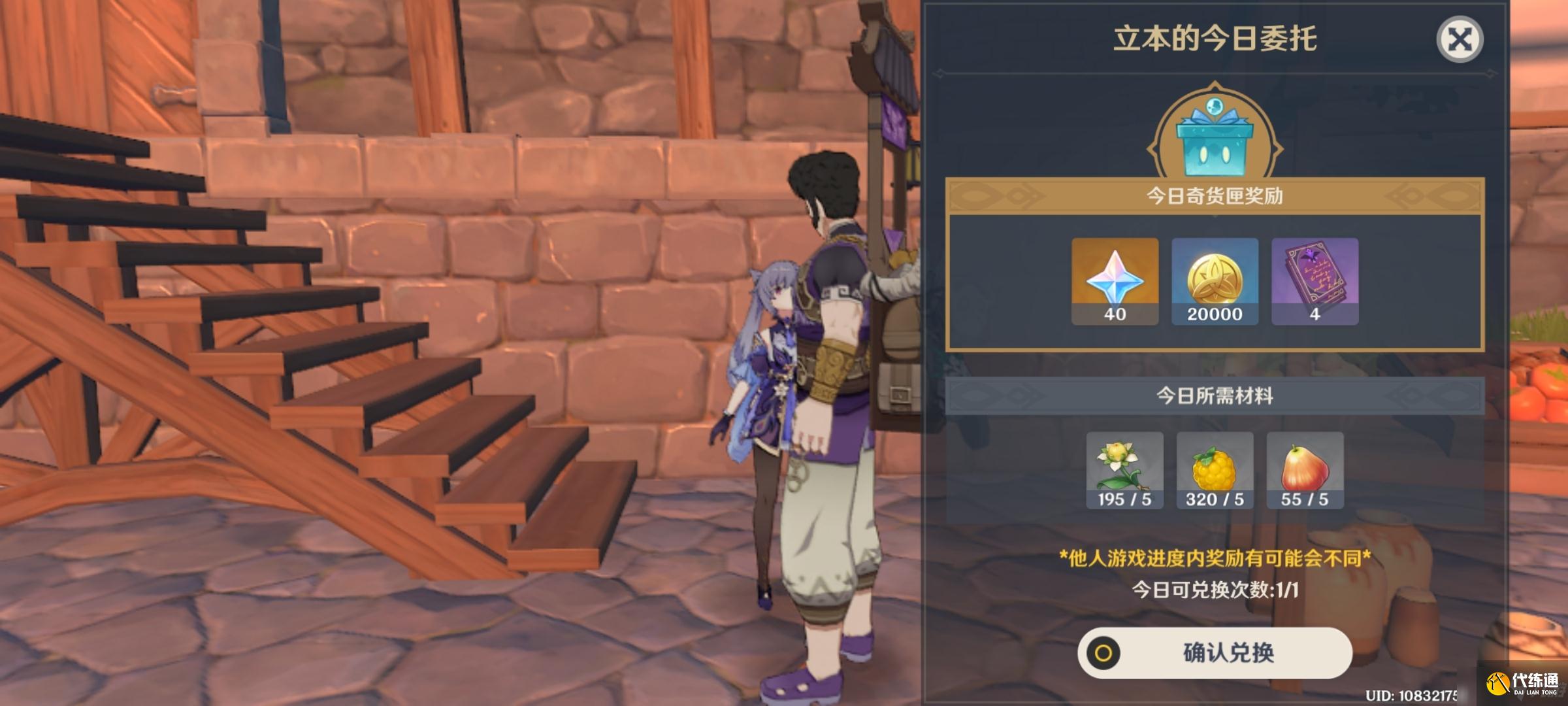The width and height of the screenshot is (1568, 706).
Task: Confirm the exchange with 确认兑换 button
Action: coord(1215,652)
